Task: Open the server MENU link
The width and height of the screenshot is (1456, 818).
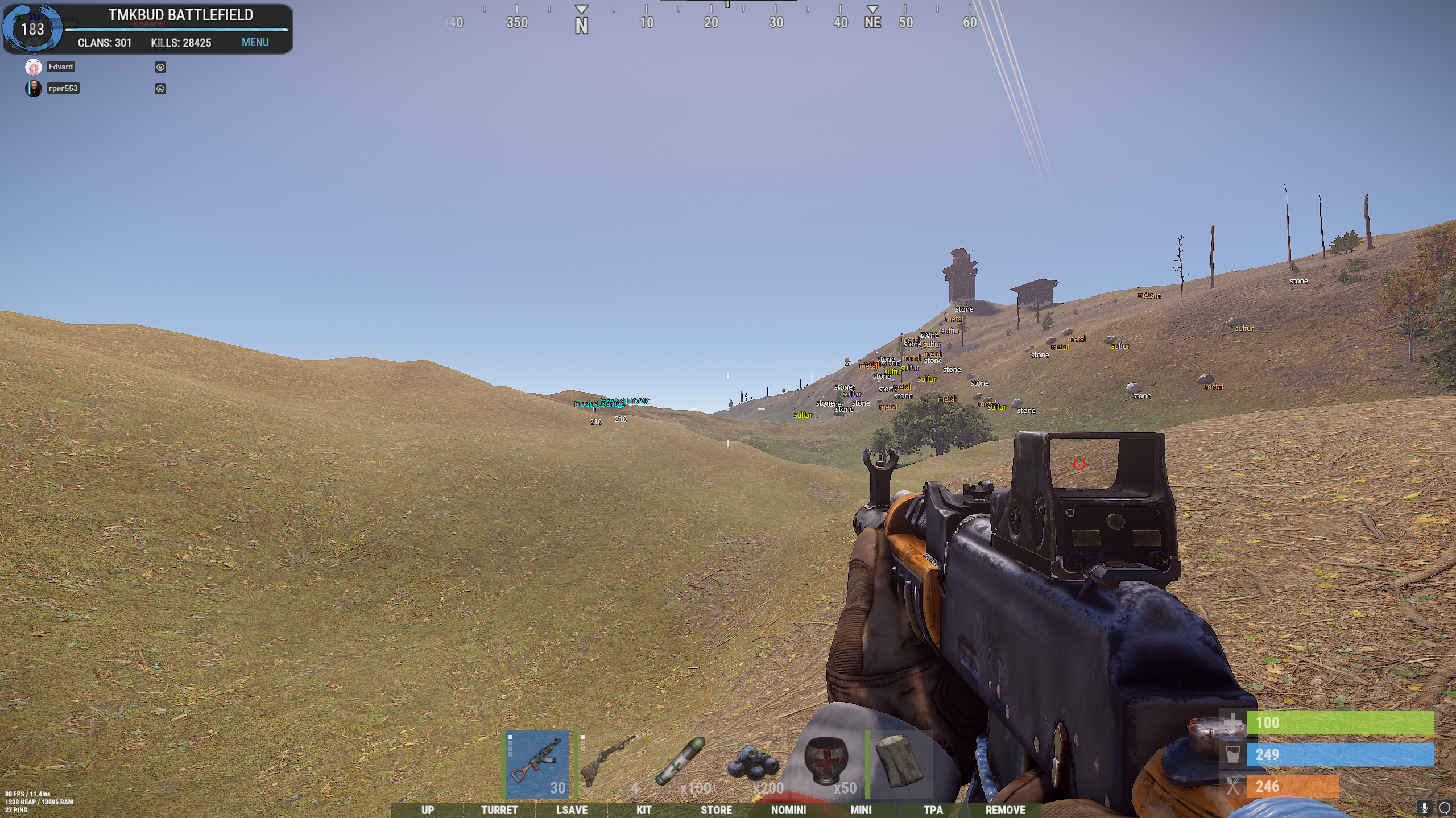Action: tap(255, 42)
